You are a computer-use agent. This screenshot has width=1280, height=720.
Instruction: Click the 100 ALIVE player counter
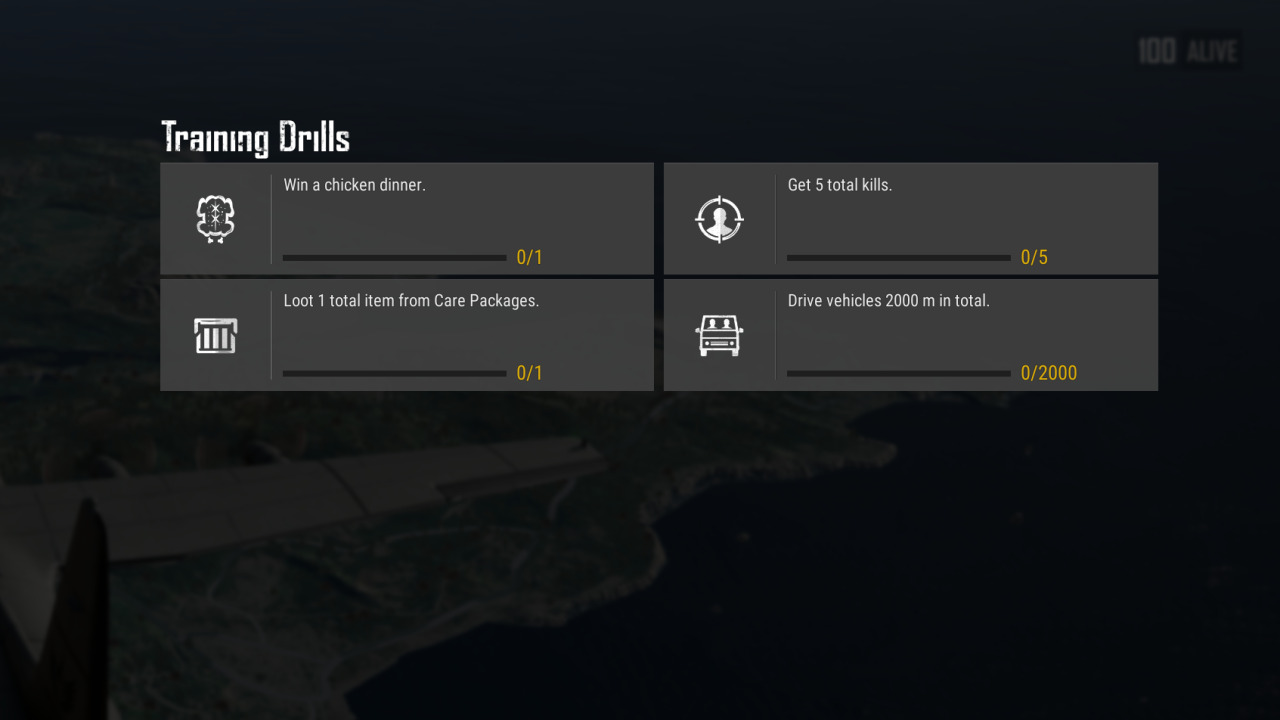click(x=1186, y=51)
